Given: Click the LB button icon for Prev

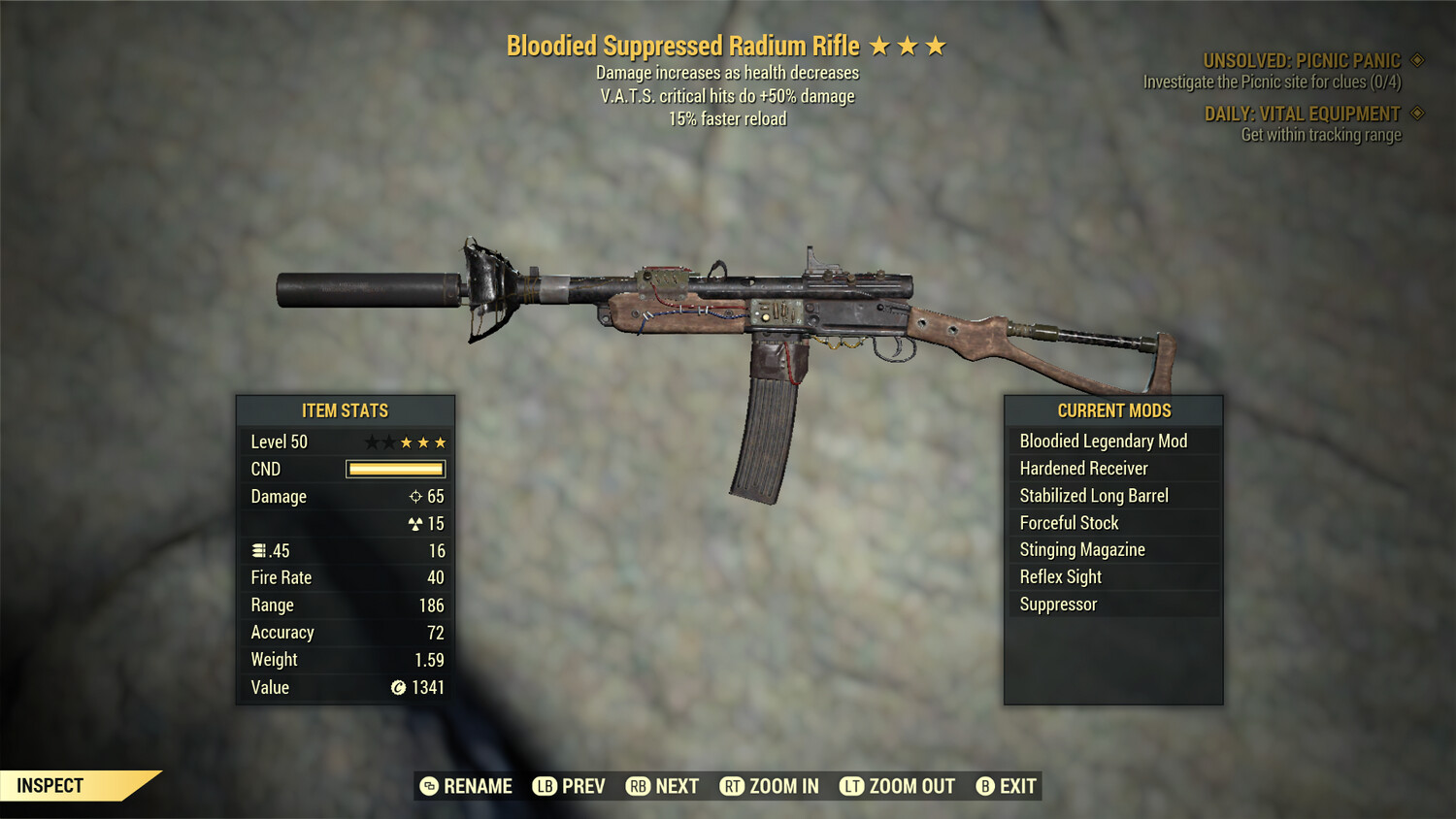Looking at the screenshot, I should [x=546, y=786].
